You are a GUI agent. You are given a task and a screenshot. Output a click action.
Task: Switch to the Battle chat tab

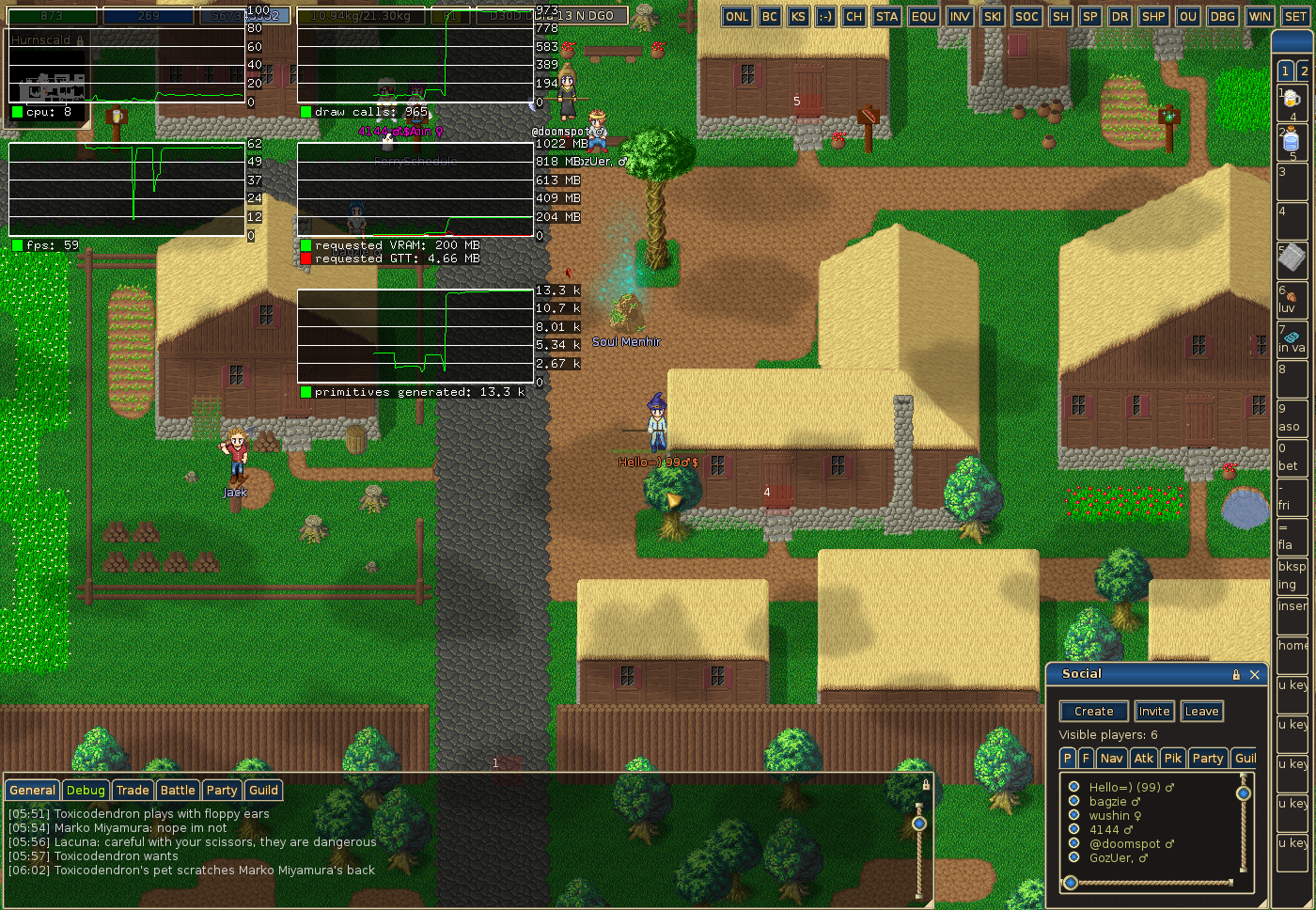click(x=178, y=791)
